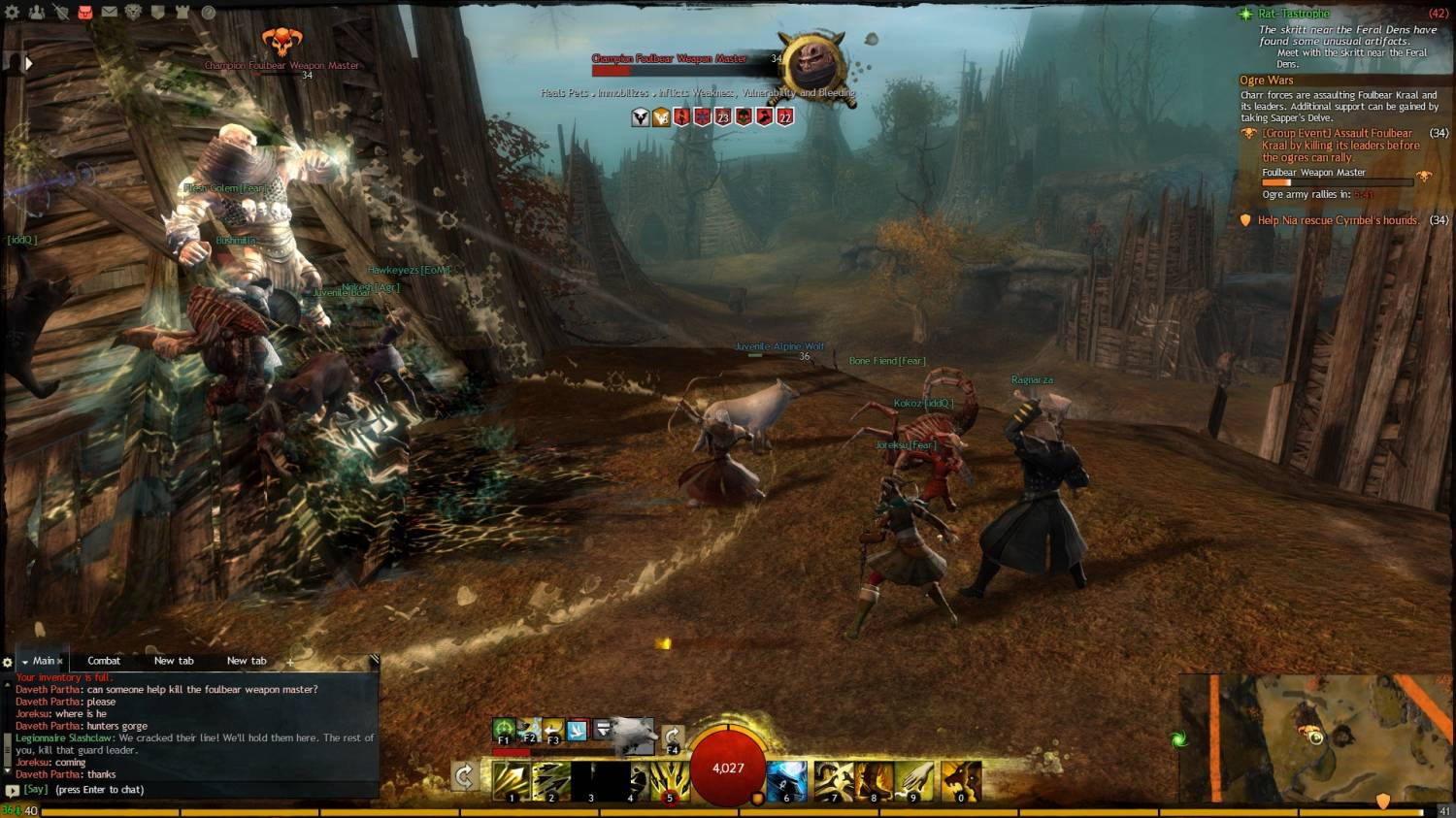Use the wolf elite skill in slot 0

[x=961, y=780]
